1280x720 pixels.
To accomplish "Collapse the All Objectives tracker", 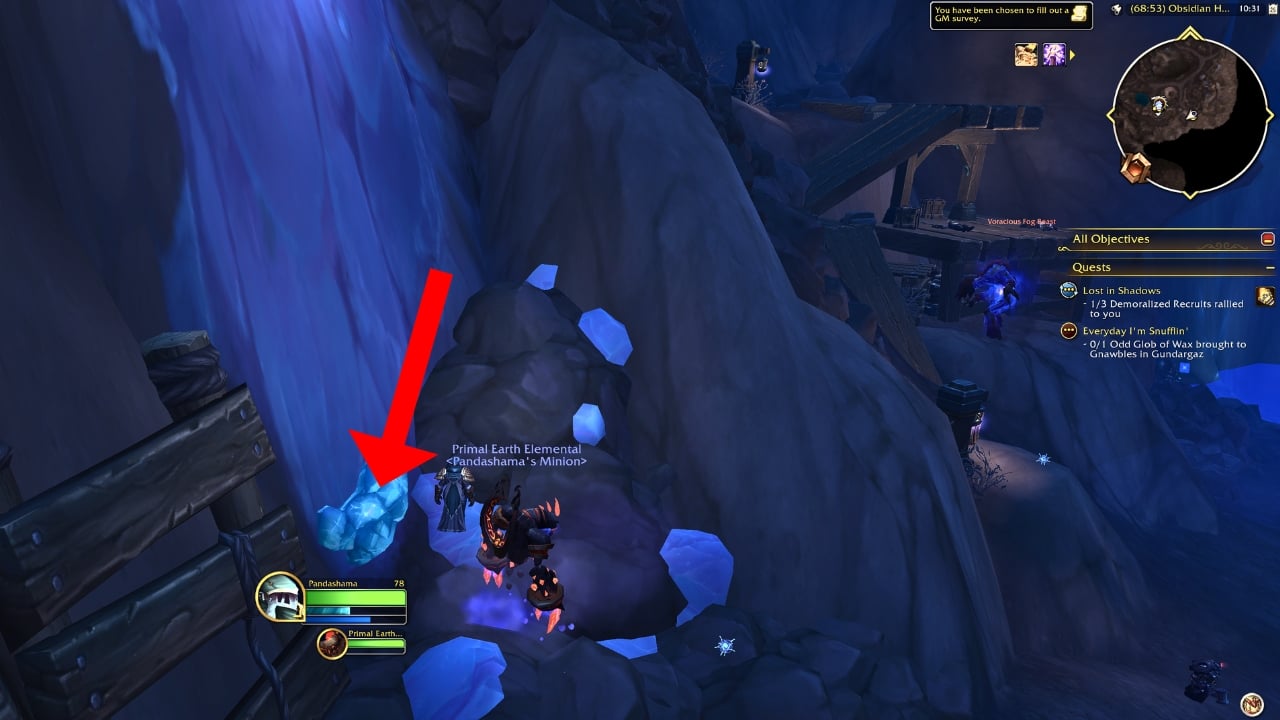I will click(1269, 240).
